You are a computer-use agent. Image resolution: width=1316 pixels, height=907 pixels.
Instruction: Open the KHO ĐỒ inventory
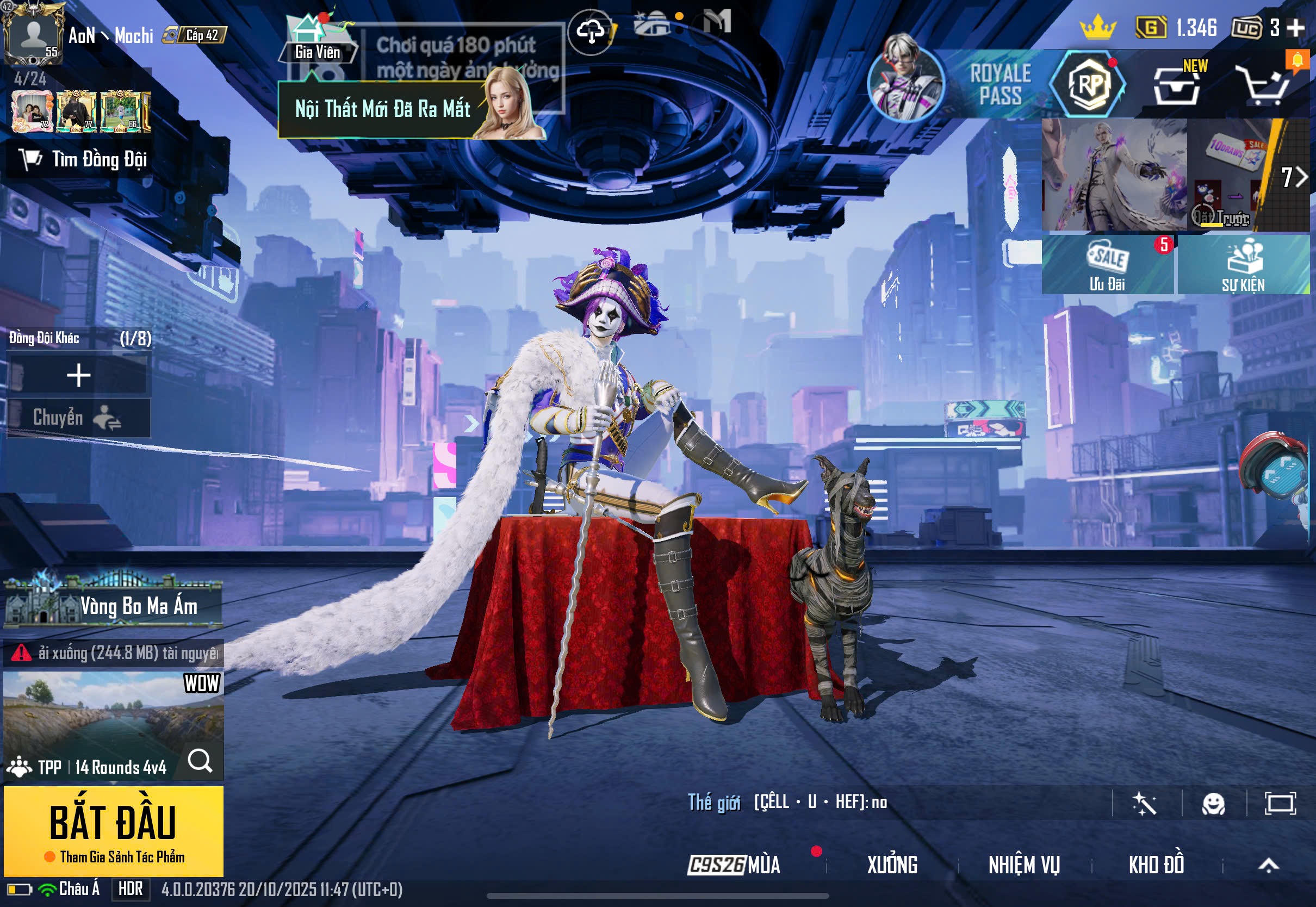1156,865
